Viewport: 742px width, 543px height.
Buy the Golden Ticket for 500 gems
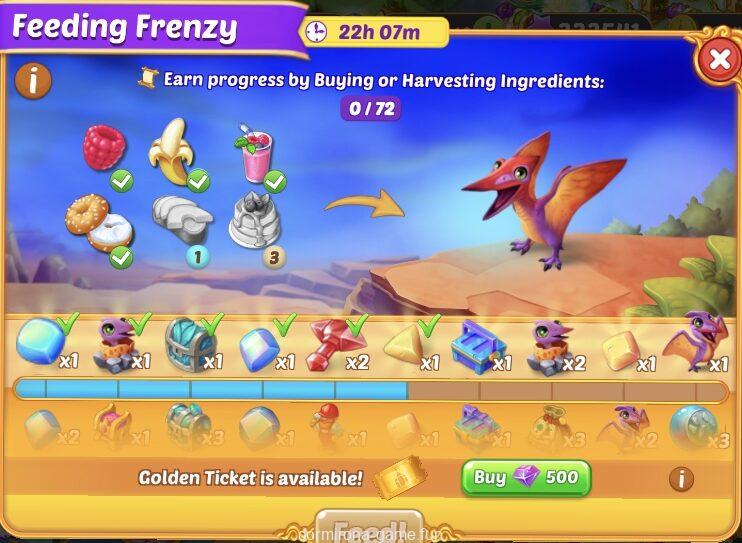[526, 478]
